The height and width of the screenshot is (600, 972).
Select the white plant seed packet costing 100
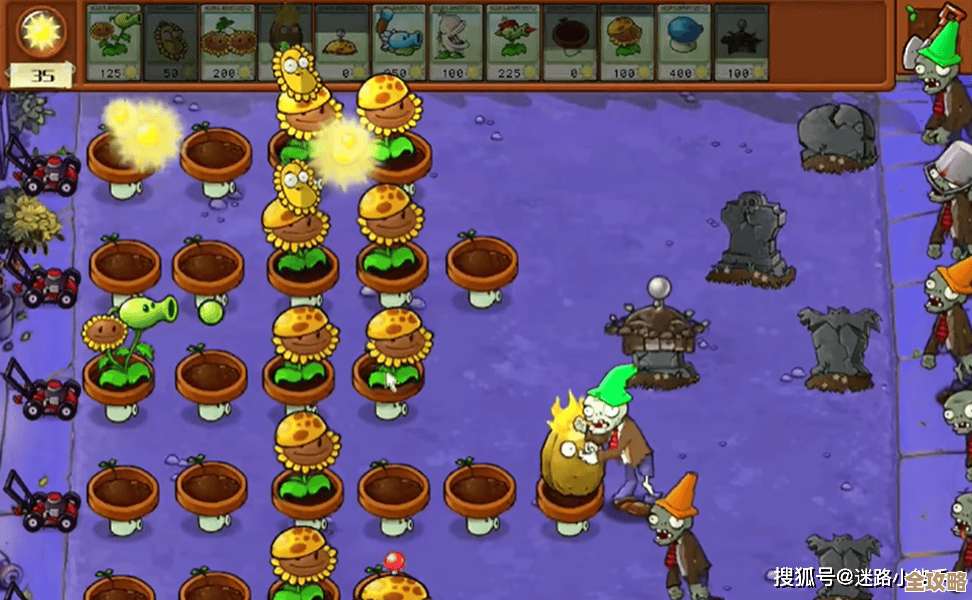(x=456, y=42)
